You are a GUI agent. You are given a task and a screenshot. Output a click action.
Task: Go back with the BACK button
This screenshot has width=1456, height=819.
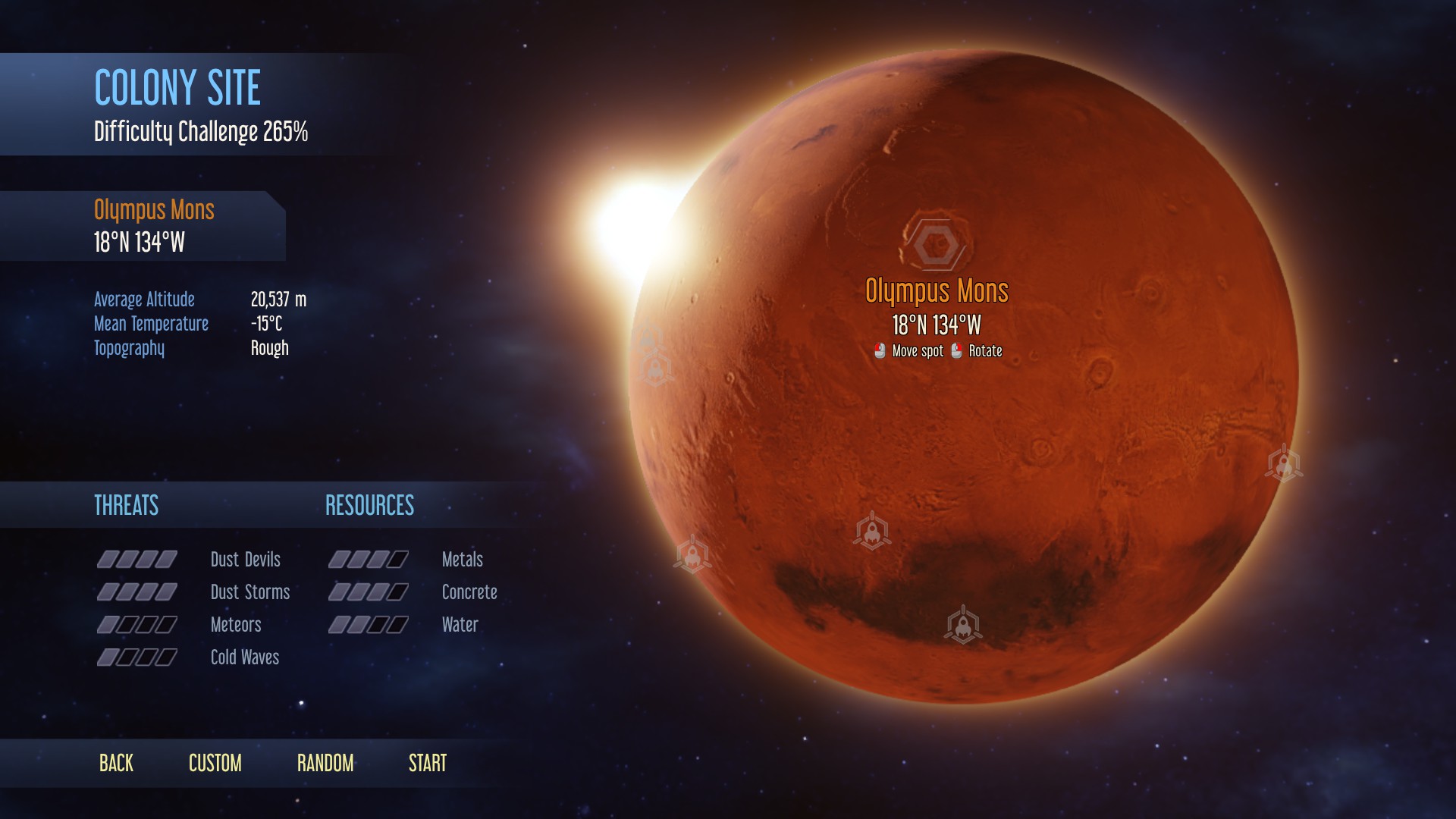pos(116,763)
